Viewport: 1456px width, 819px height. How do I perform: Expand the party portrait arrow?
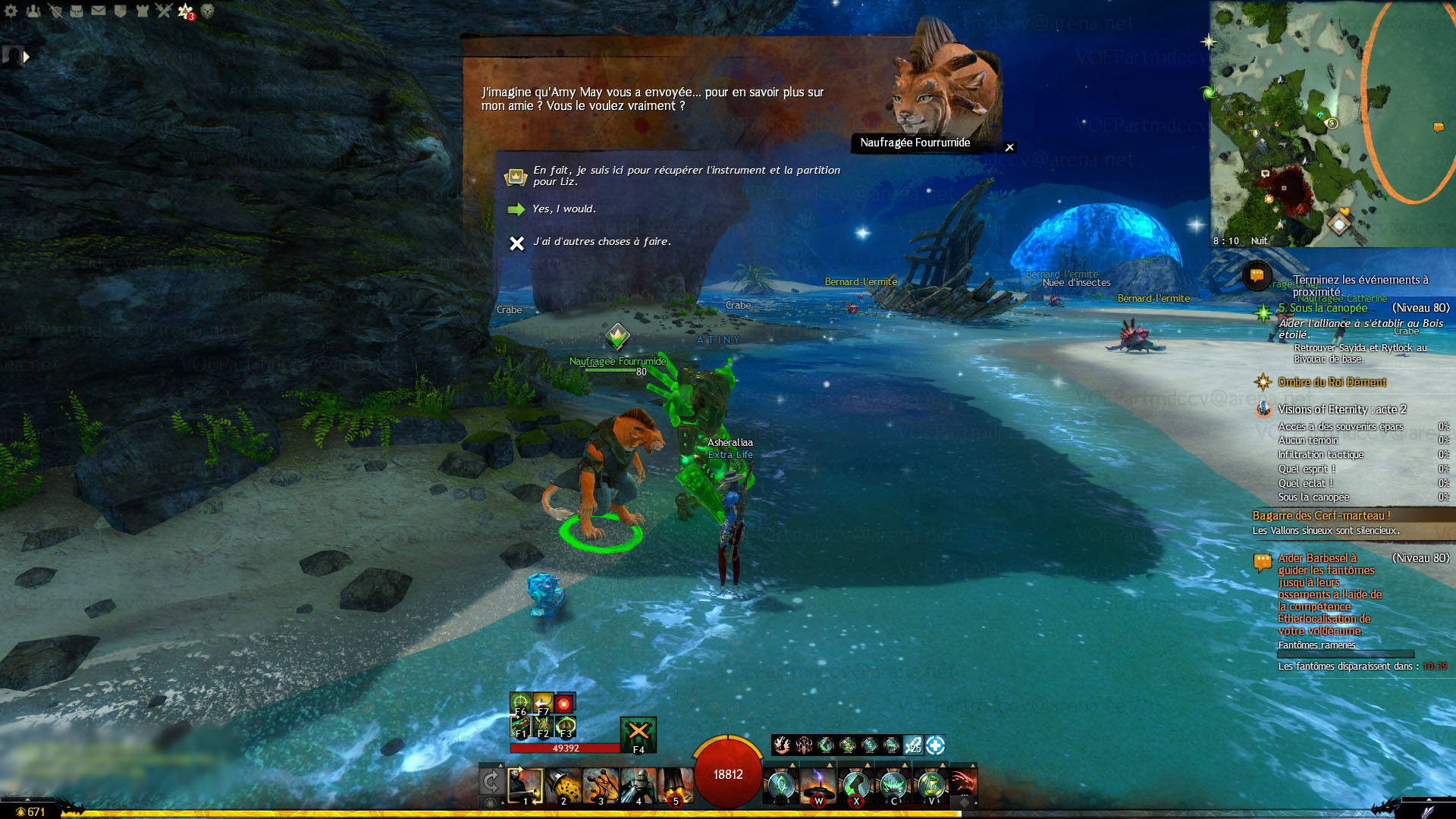(27, 57)
